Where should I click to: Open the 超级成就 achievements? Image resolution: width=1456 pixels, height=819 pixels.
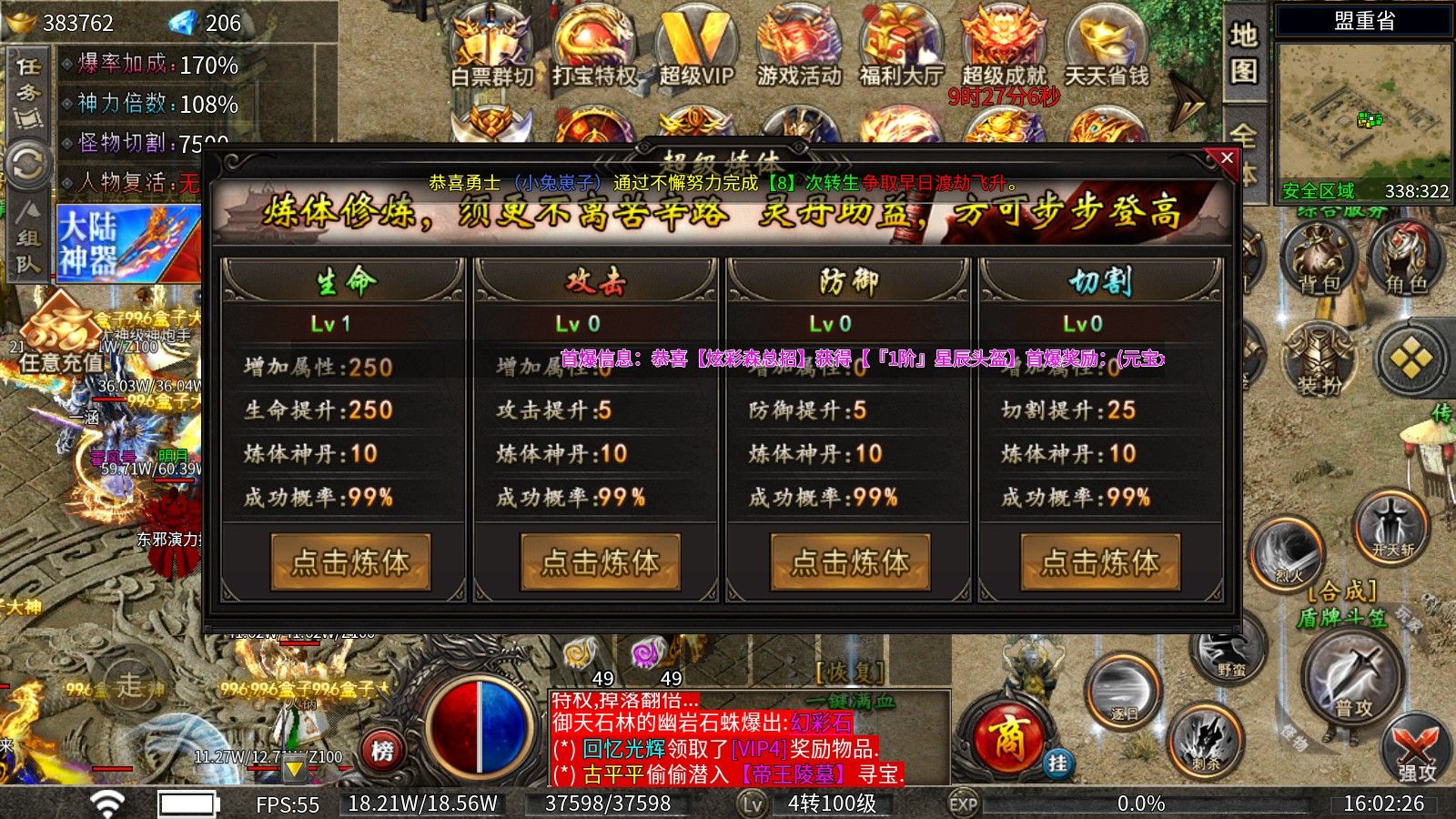[1004, 50]
